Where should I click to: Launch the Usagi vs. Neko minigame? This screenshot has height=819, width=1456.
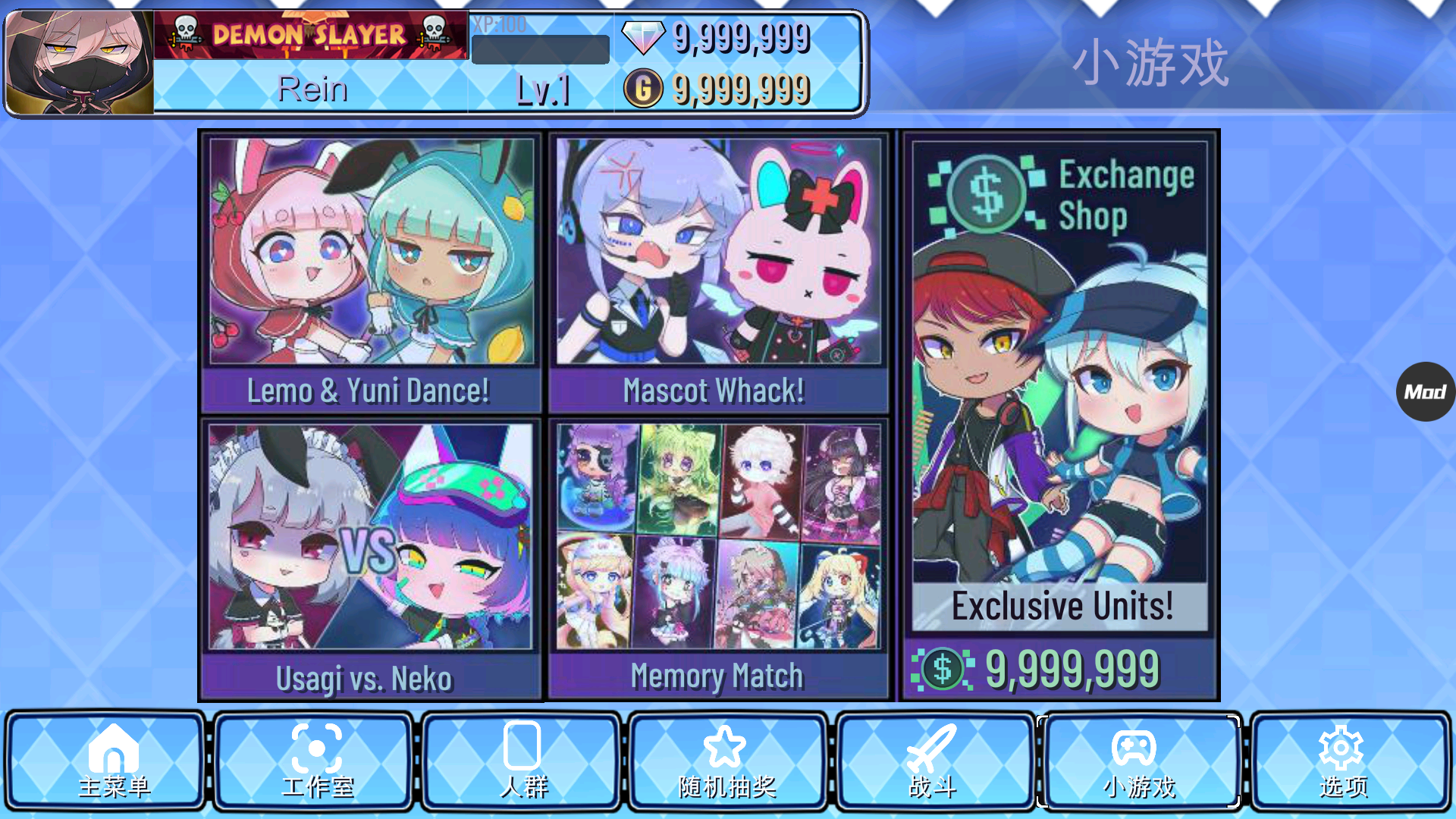coord(371,558)
